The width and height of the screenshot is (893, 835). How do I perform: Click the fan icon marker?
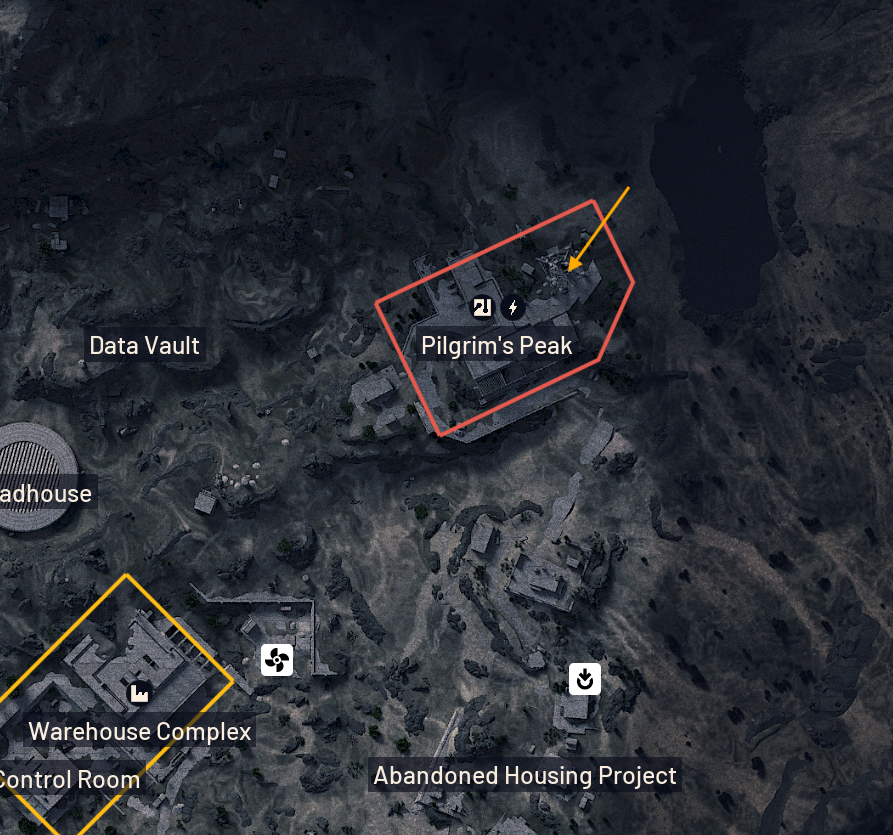(x=277, y=660)
